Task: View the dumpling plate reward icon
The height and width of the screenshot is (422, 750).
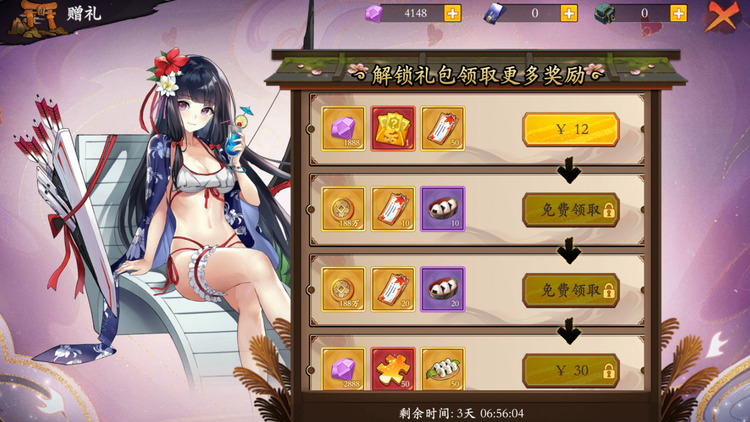Action: click(443, 369)
